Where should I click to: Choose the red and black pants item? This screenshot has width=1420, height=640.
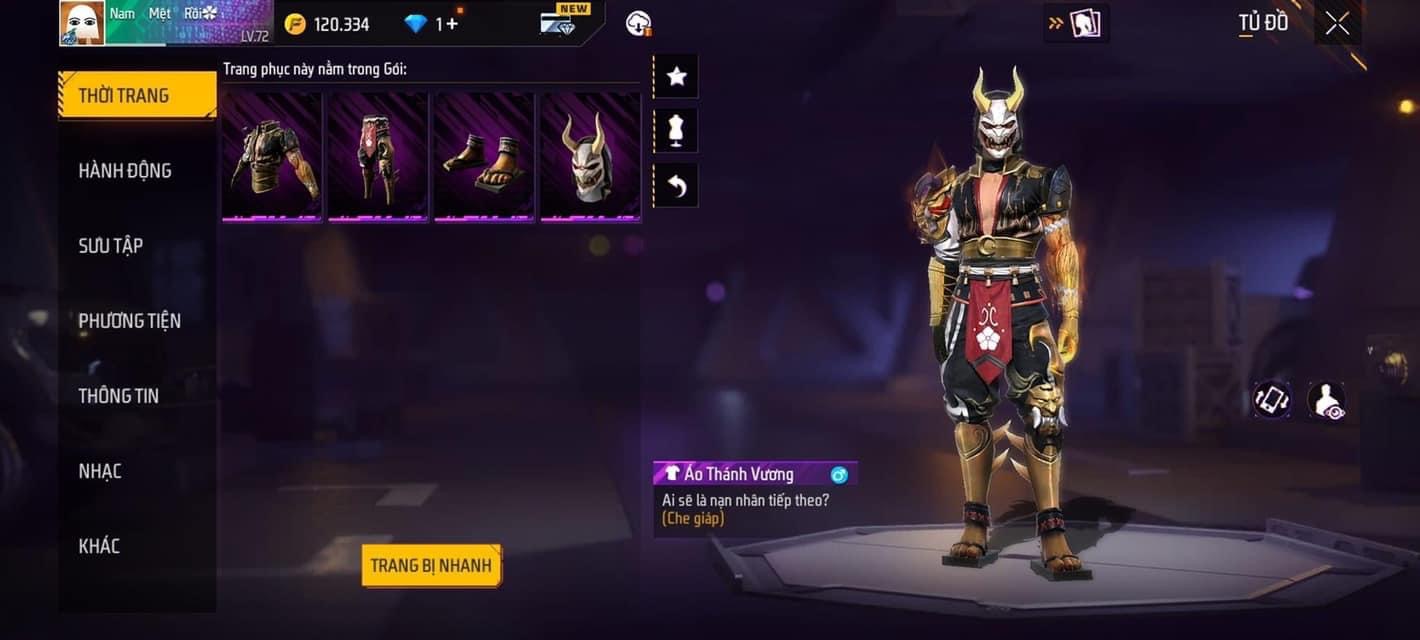point(378,156)
